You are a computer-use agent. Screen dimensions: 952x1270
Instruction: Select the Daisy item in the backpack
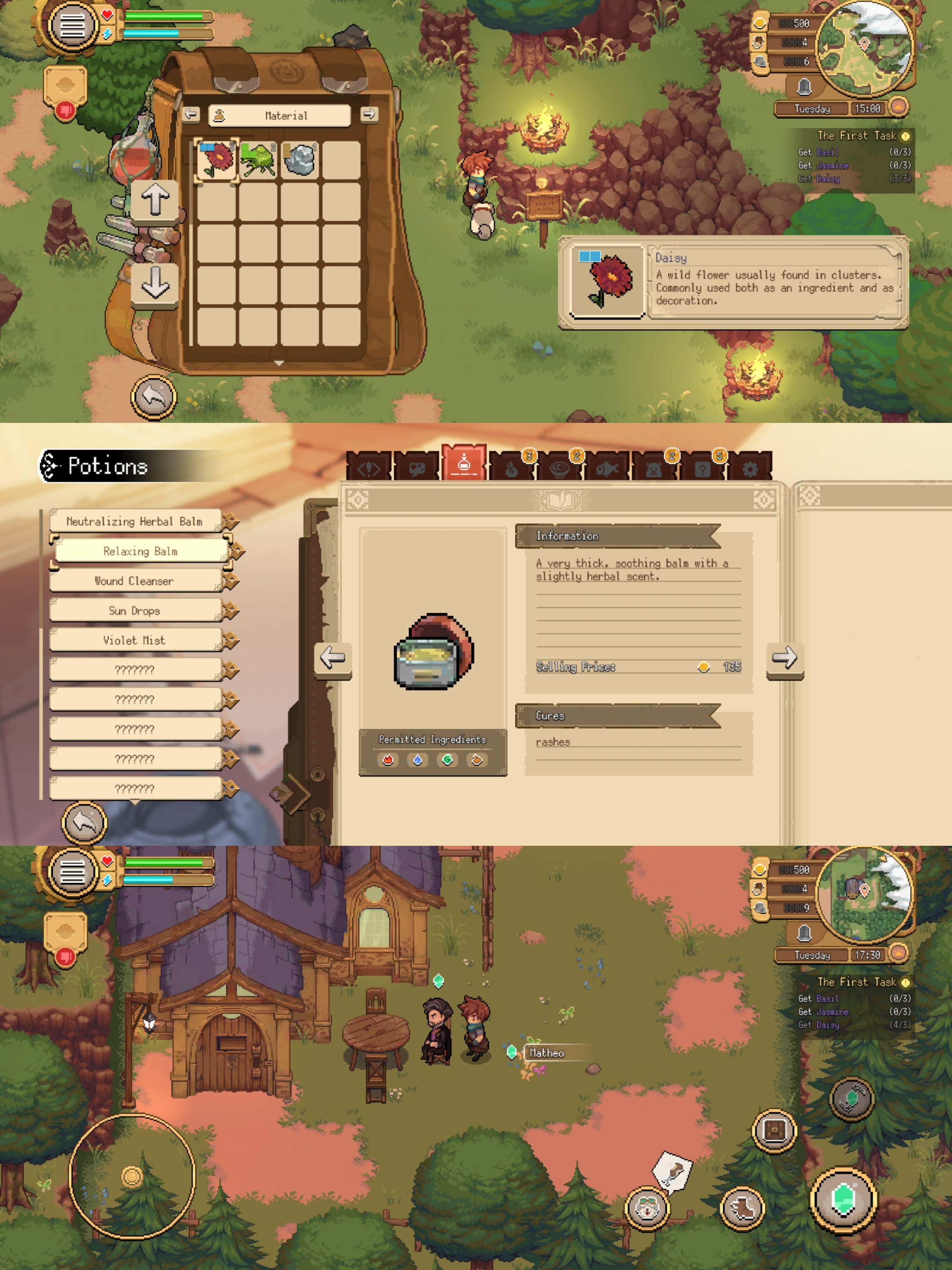tap(216, 160)
